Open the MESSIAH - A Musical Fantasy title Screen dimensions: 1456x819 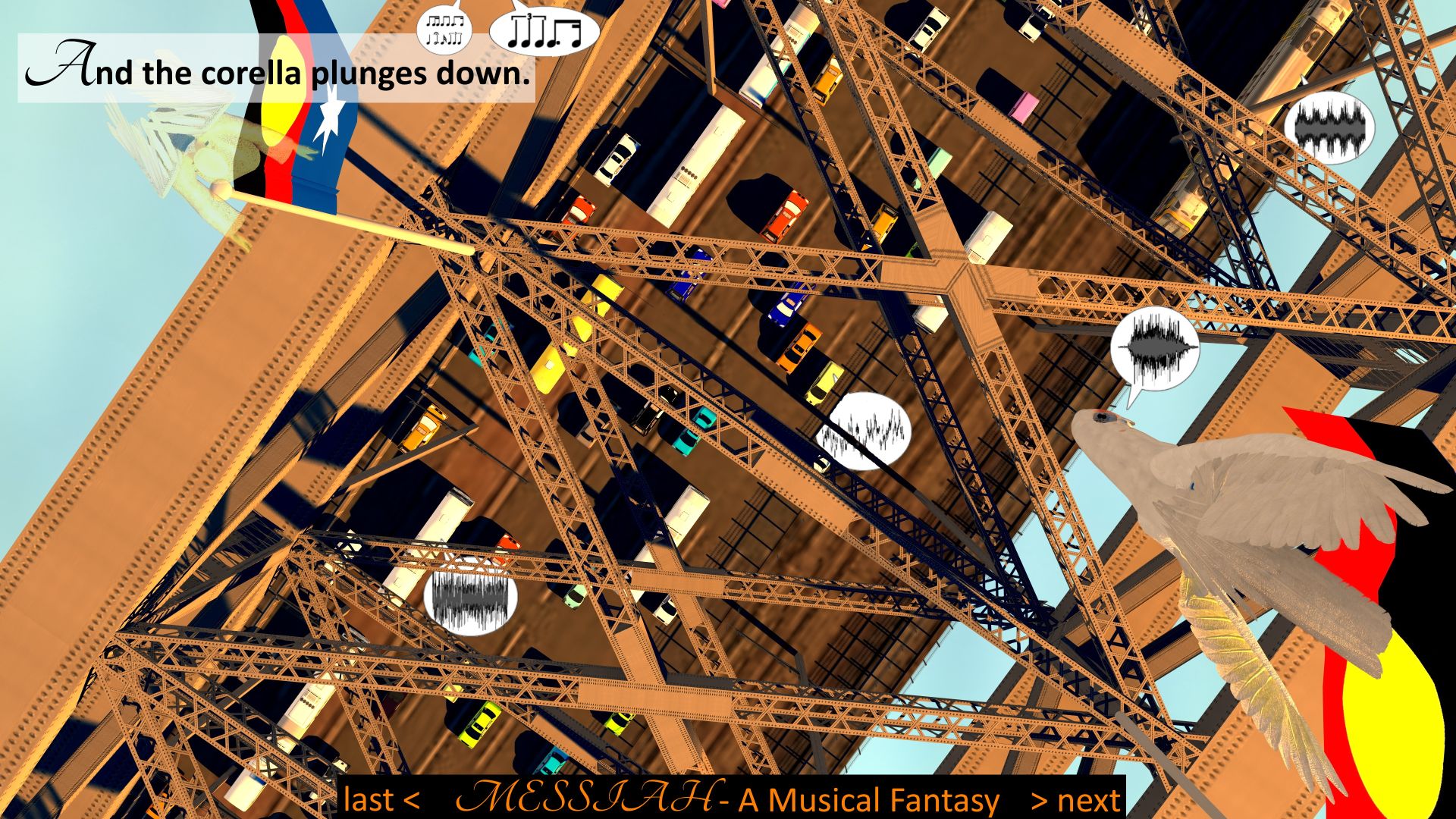pos(728,799)
